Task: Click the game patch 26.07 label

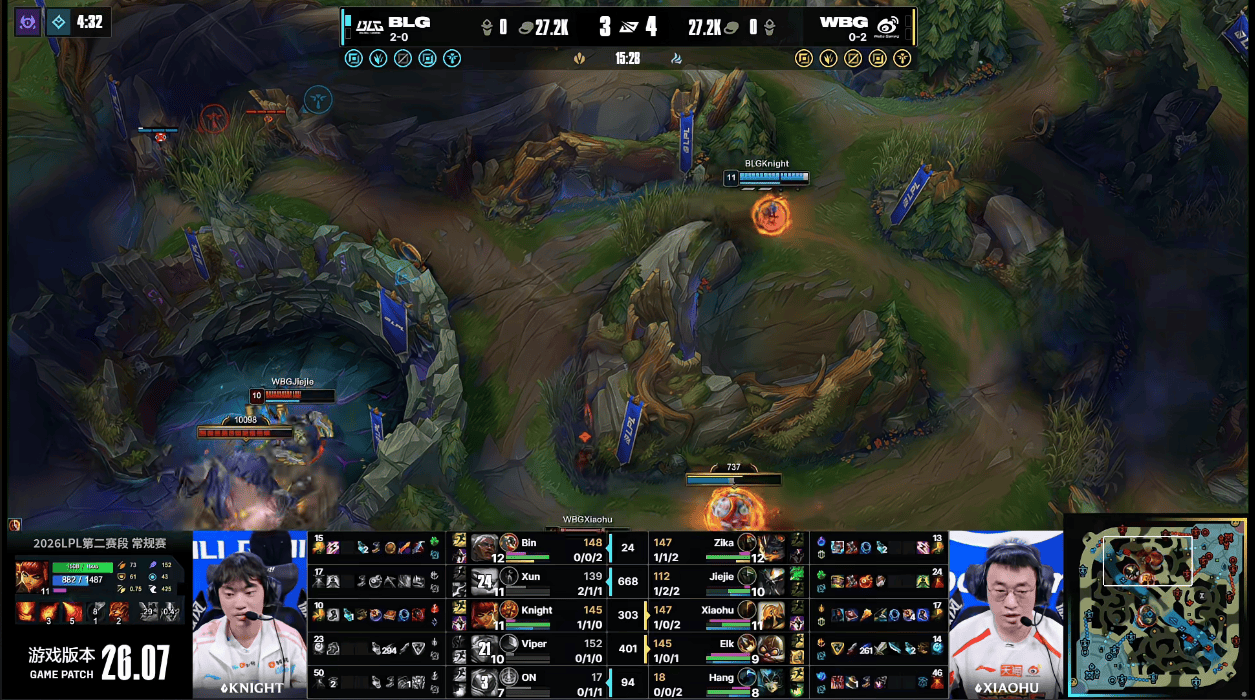Action: tap(98, 662)
